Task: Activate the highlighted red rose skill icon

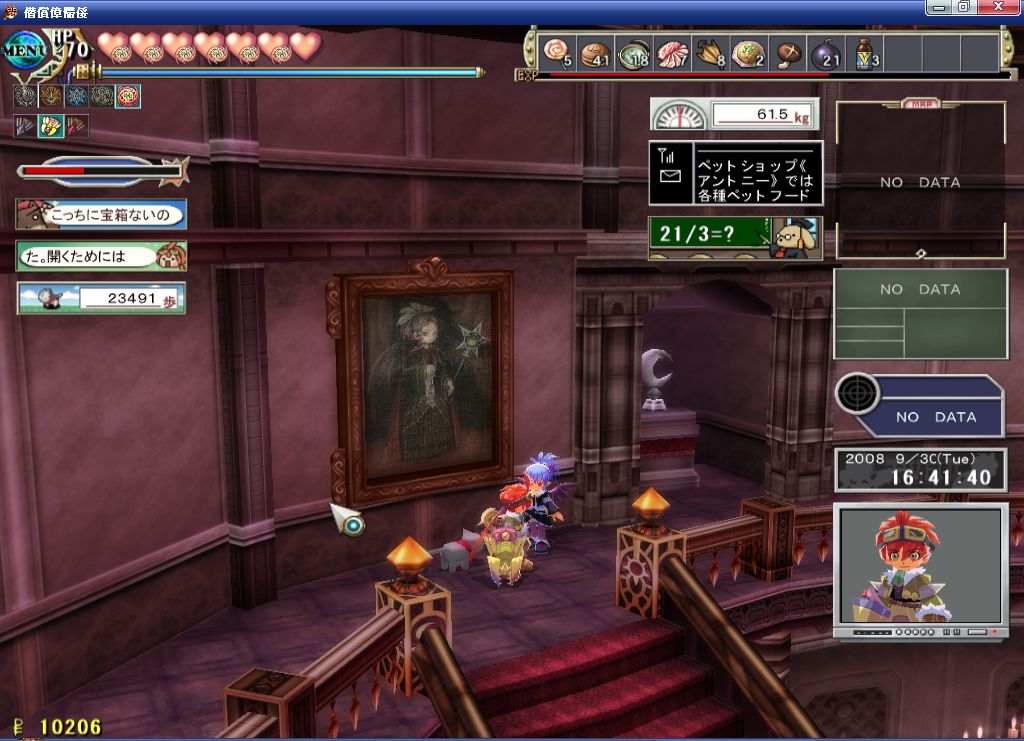Action: 128,97
